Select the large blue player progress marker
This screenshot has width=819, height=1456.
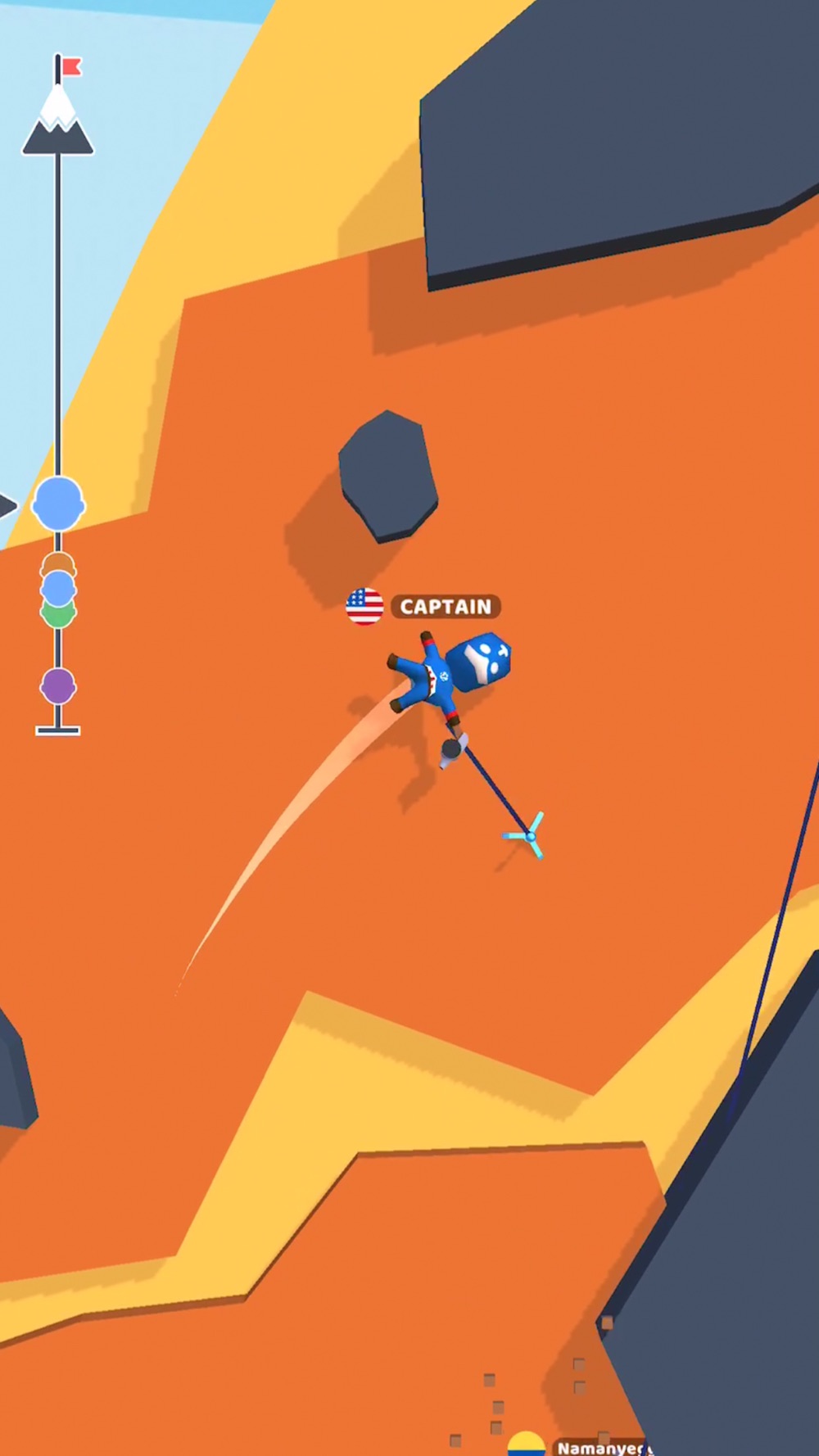pos(58,503)
